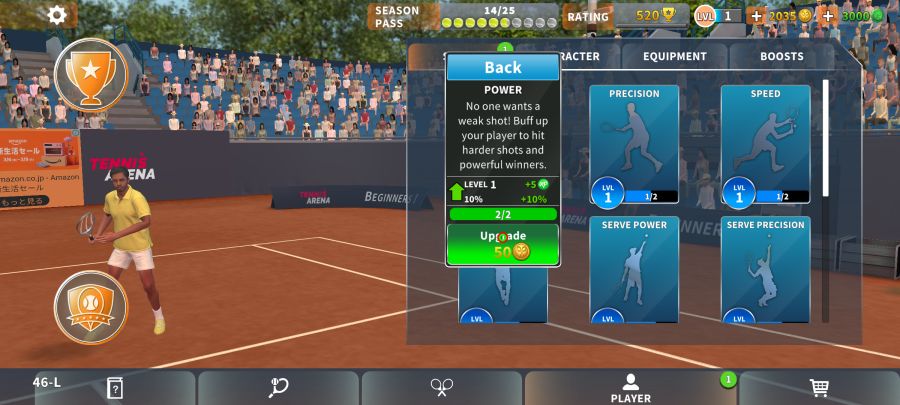This screenshot has height=405, width=900.
Task: Select the Player section in bottom bar
Action: pos(630,388)
